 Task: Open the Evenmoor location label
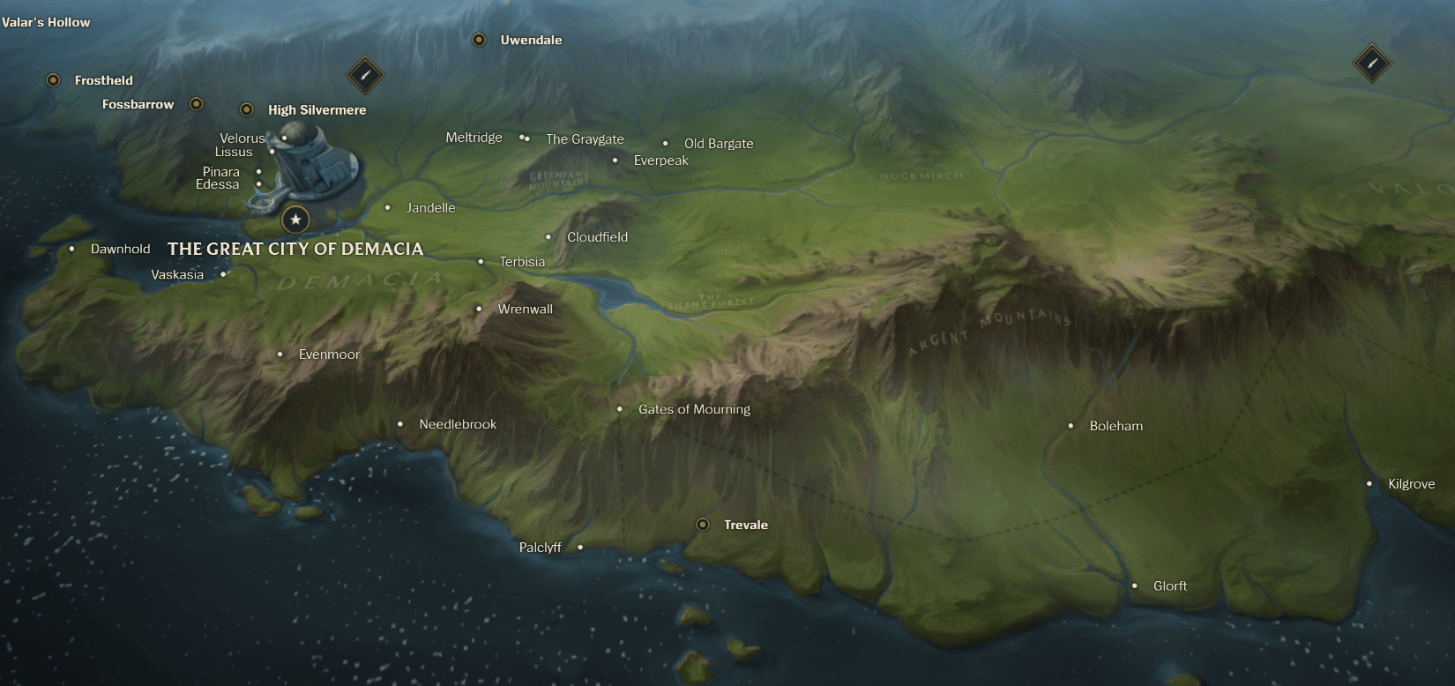pos(328,354)
